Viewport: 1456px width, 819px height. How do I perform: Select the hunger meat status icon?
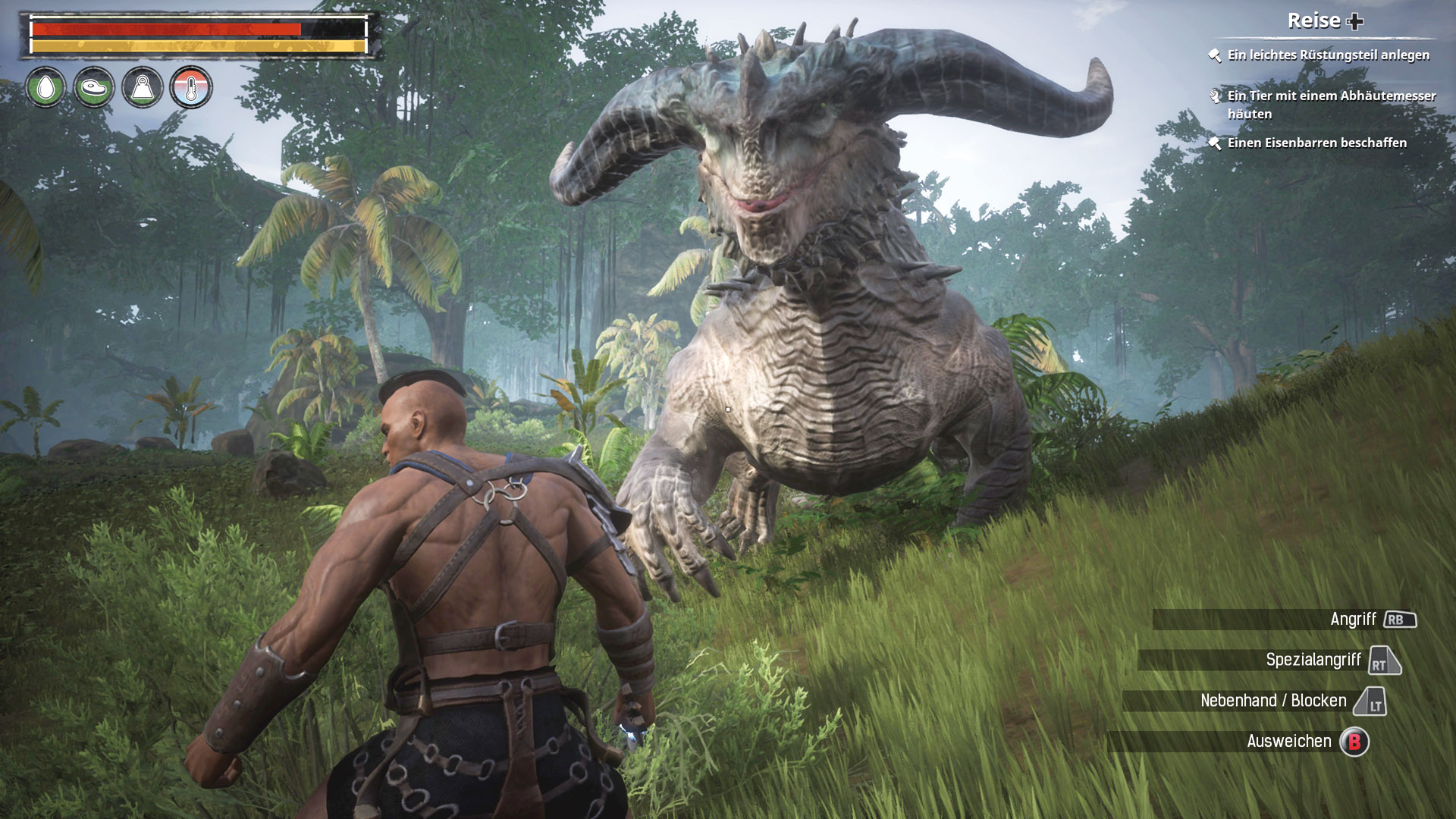tap(94, 87)
